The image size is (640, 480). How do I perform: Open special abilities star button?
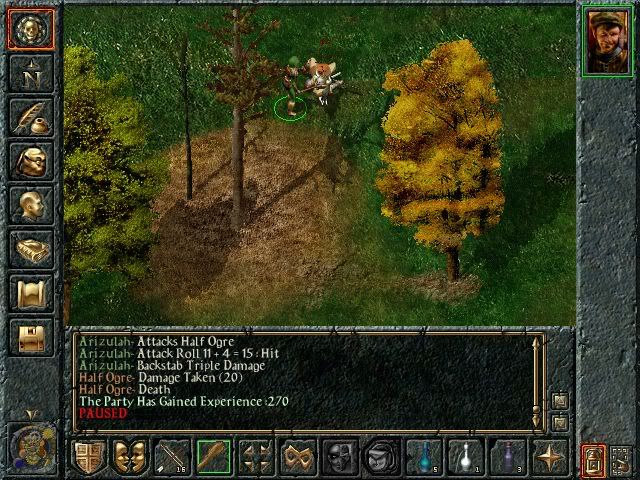pos(549,457)
